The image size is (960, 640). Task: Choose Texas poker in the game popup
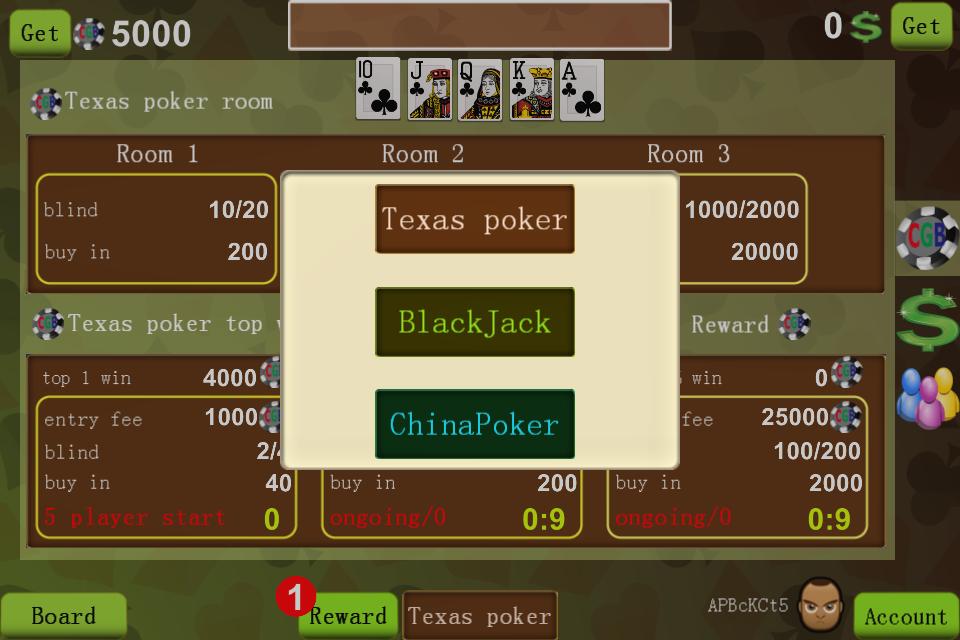click(x=475, y=219)
